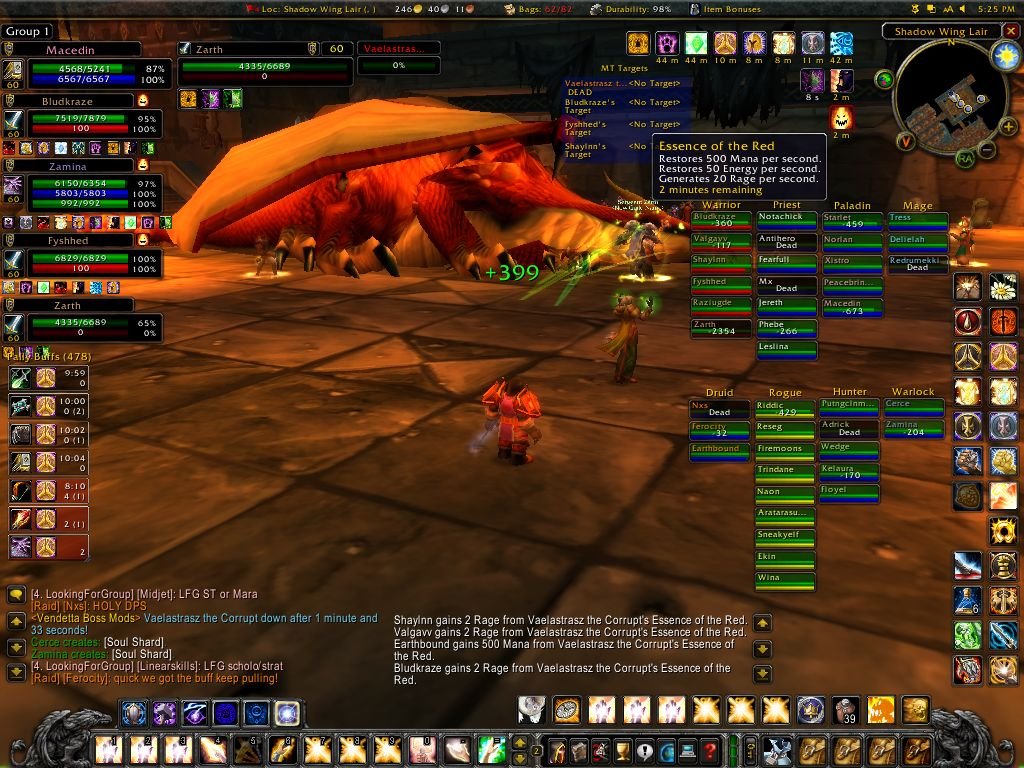Select Earthbound in the Druid column

click(x=720, y=451)
